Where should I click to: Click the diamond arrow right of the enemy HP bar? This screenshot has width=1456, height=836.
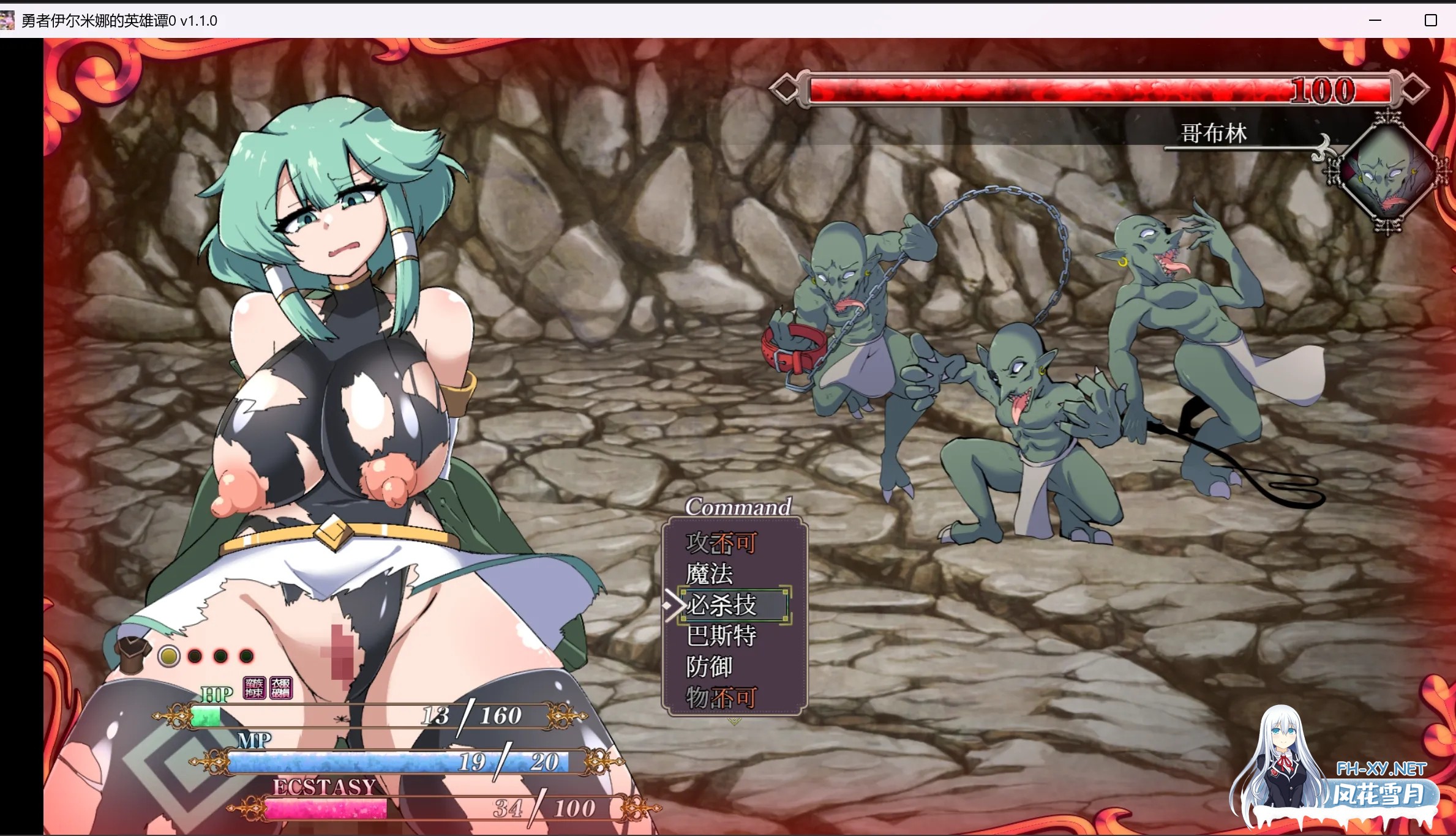[x=1416, y=89]
